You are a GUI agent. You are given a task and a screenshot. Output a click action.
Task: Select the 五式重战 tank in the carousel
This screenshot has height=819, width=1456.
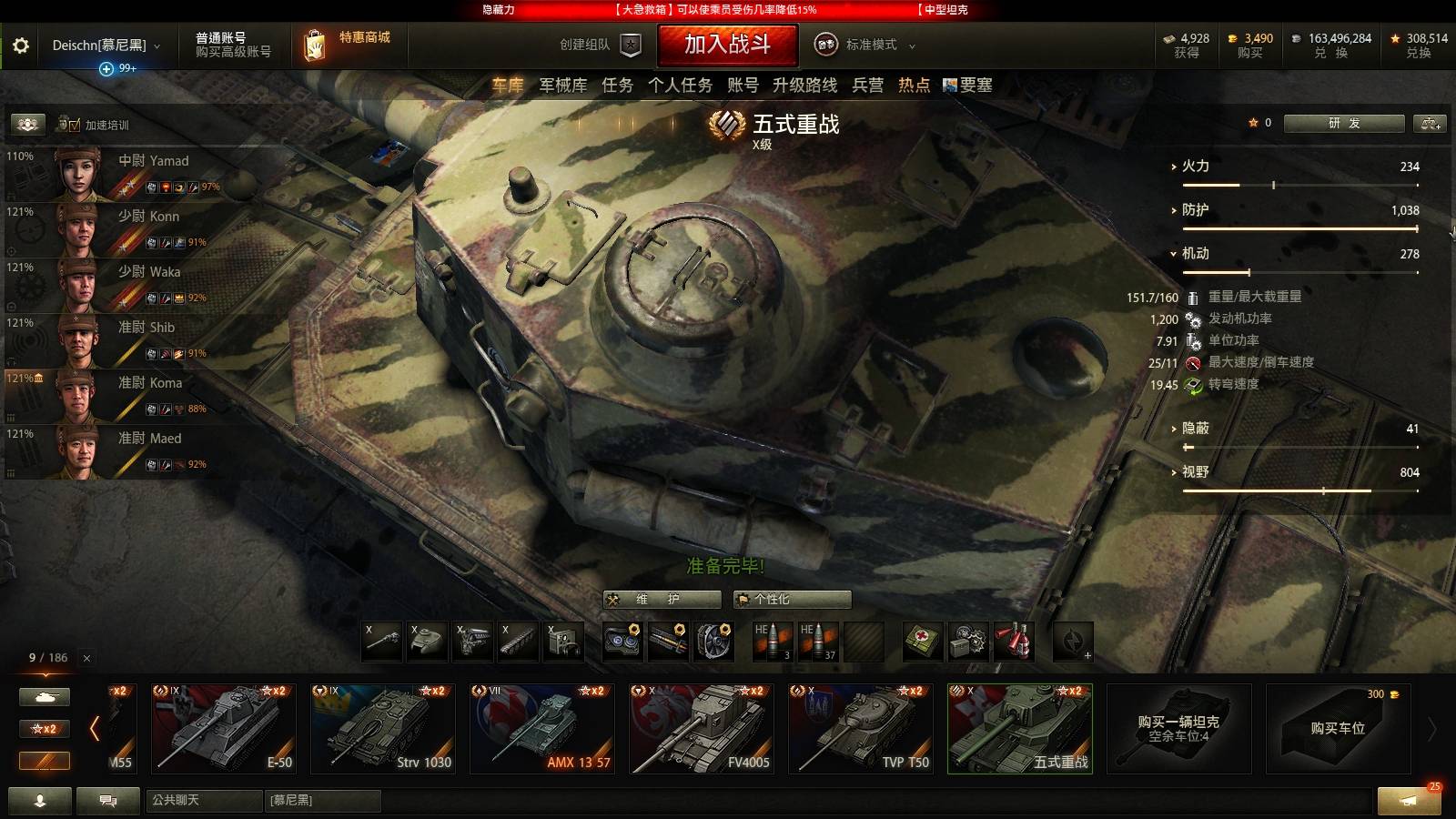tap(1019, 728)
